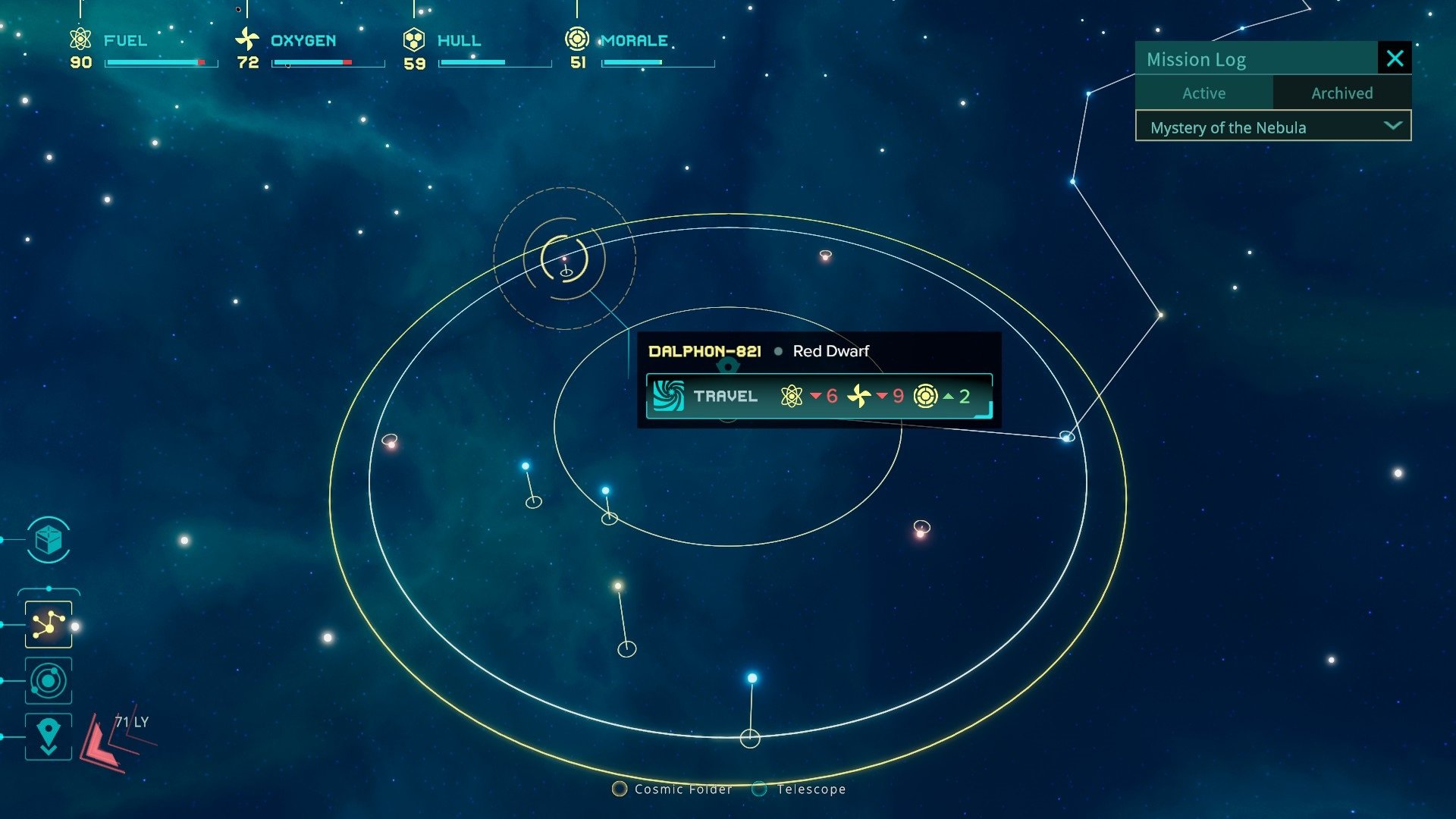The image size is (1456, 819).
Task: Switch to the Active missions tab
Action: click(x=1203, y=93)
